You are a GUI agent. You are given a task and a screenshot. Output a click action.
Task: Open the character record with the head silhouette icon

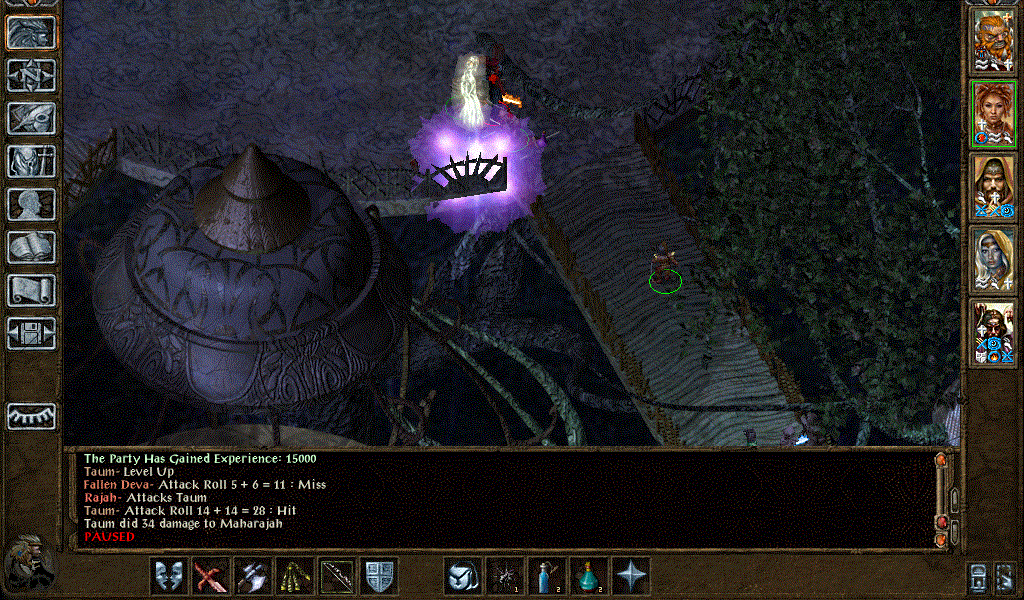point(32,204)
